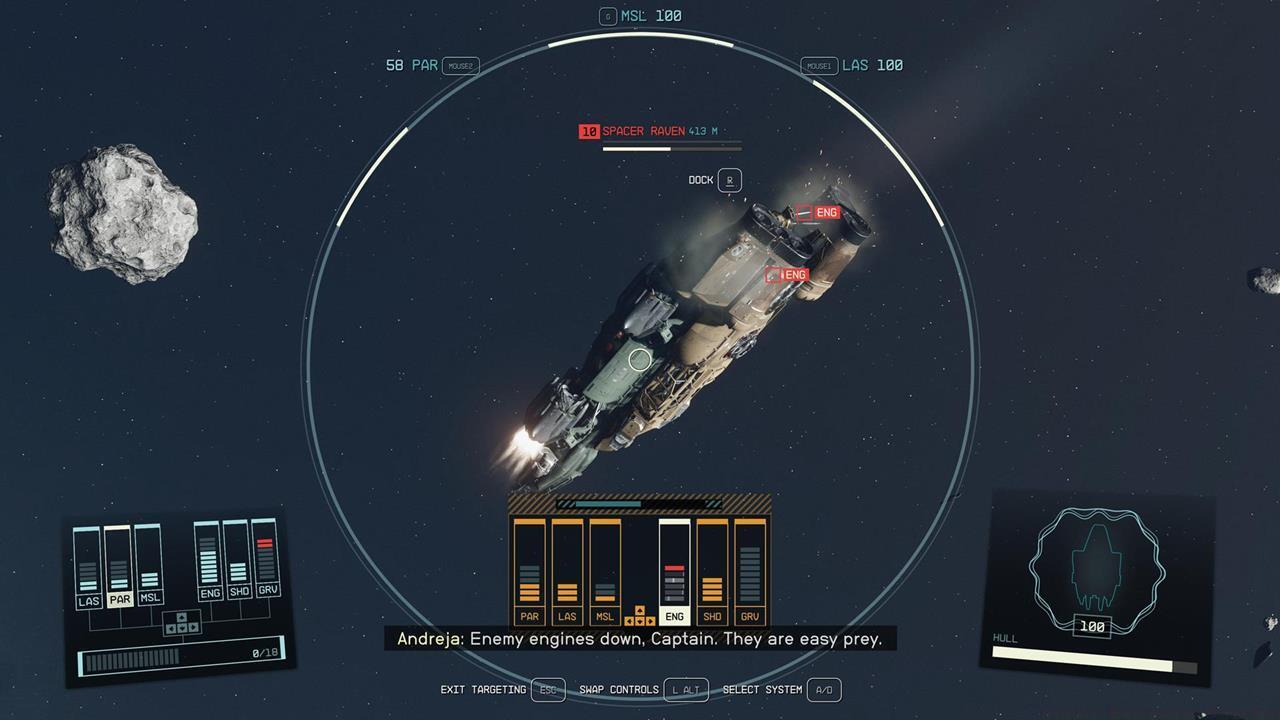The width and height of the screenshot is (1280, 720).
Task: Pick MSL in the orange enemy systems panel
Action: click(605, 616)
